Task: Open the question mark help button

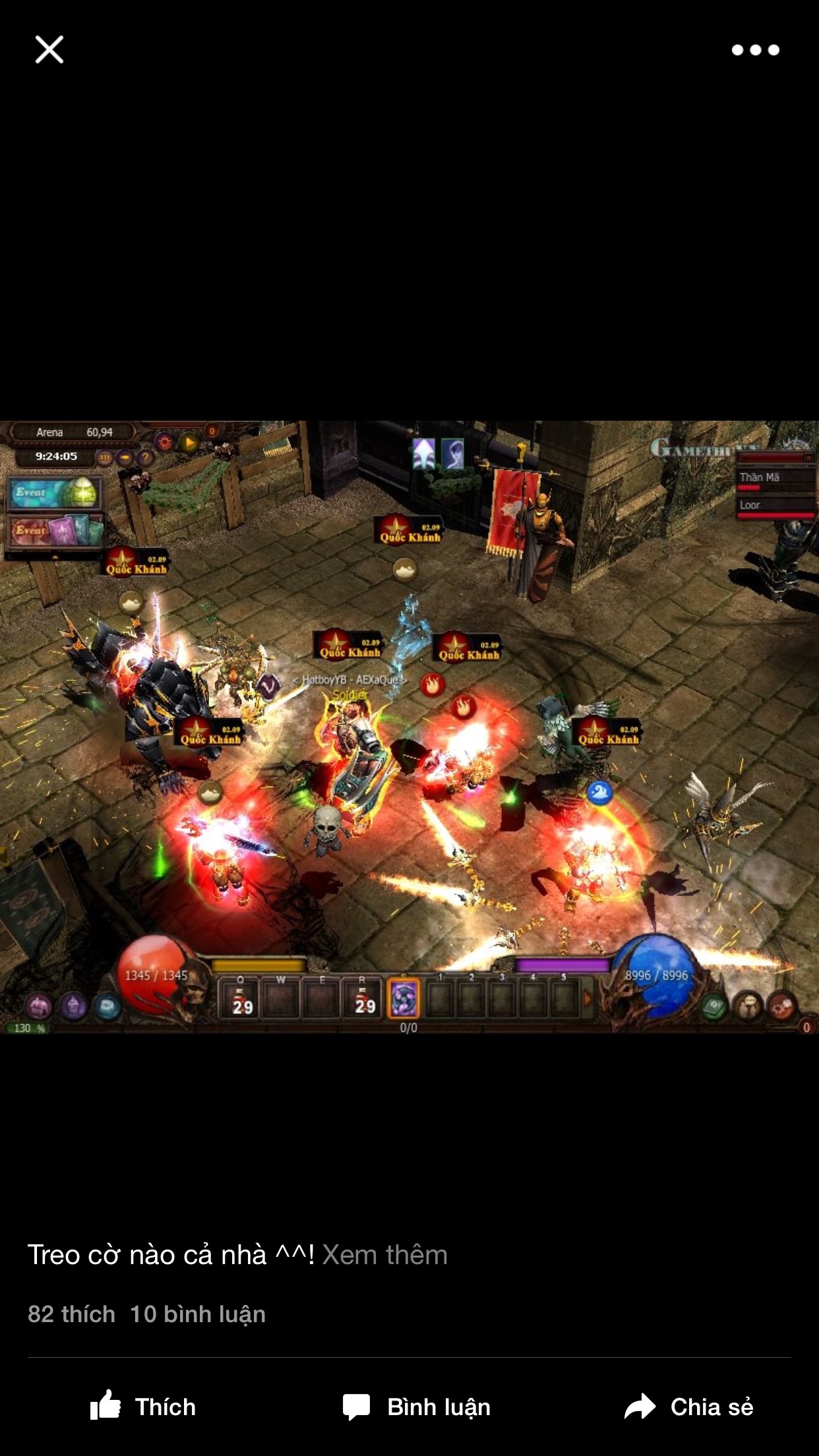Action: [x=145, y=457]
